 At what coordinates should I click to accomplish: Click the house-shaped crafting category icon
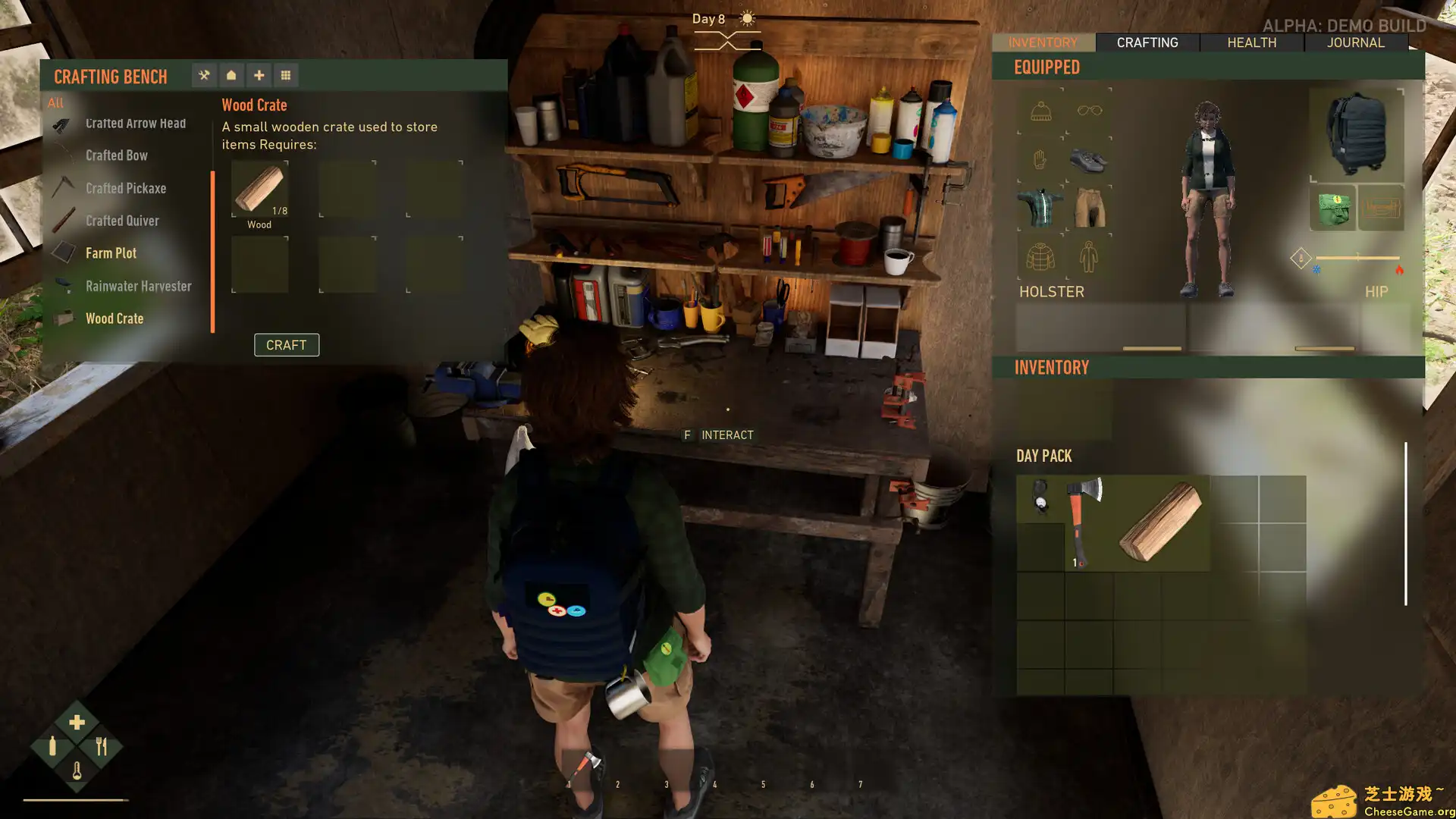click(231, 75)
